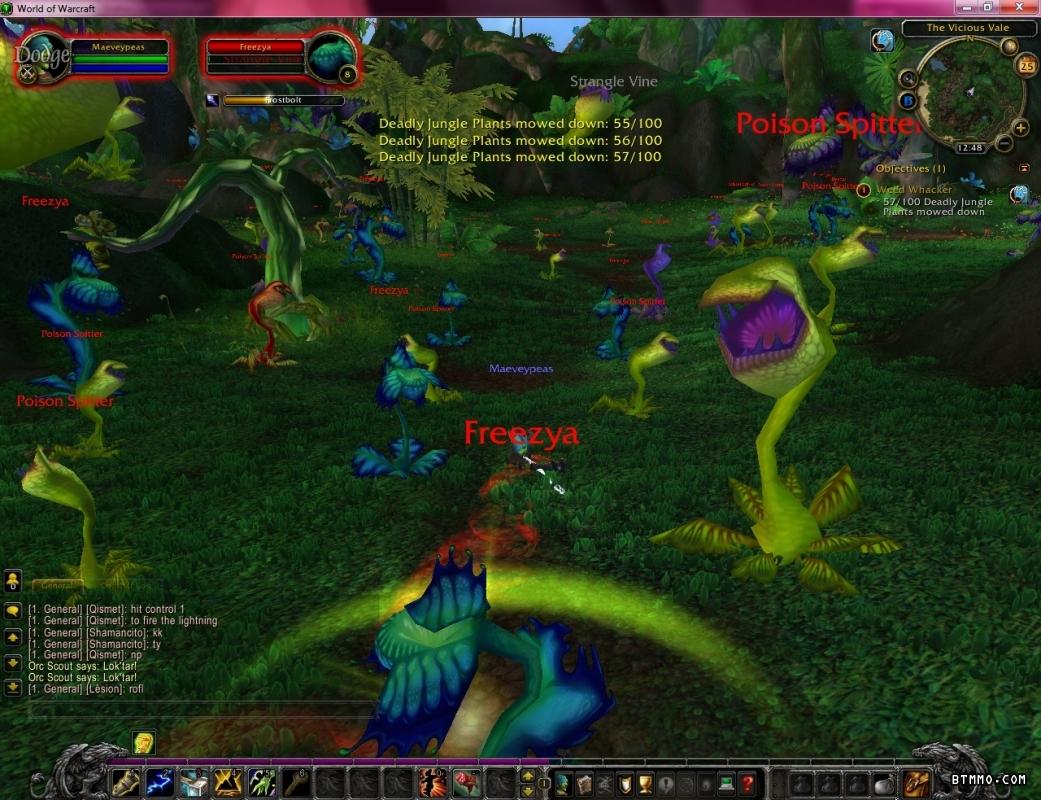Page the action bar up with arrow
Image resolution: width=1041 pixels, height=800 pixels.
point(528,775)
